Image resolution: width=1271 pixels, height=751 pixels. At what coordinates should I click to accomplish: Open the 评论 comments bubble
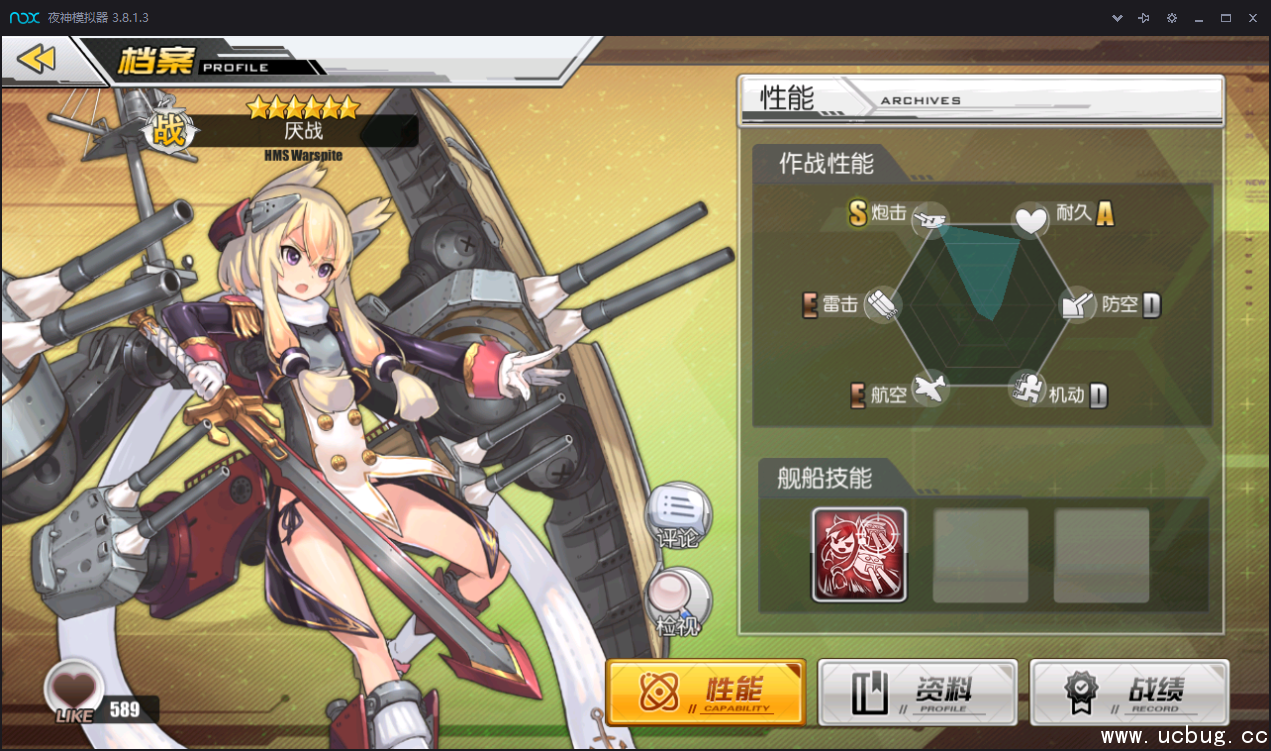[x=679, y=516]
